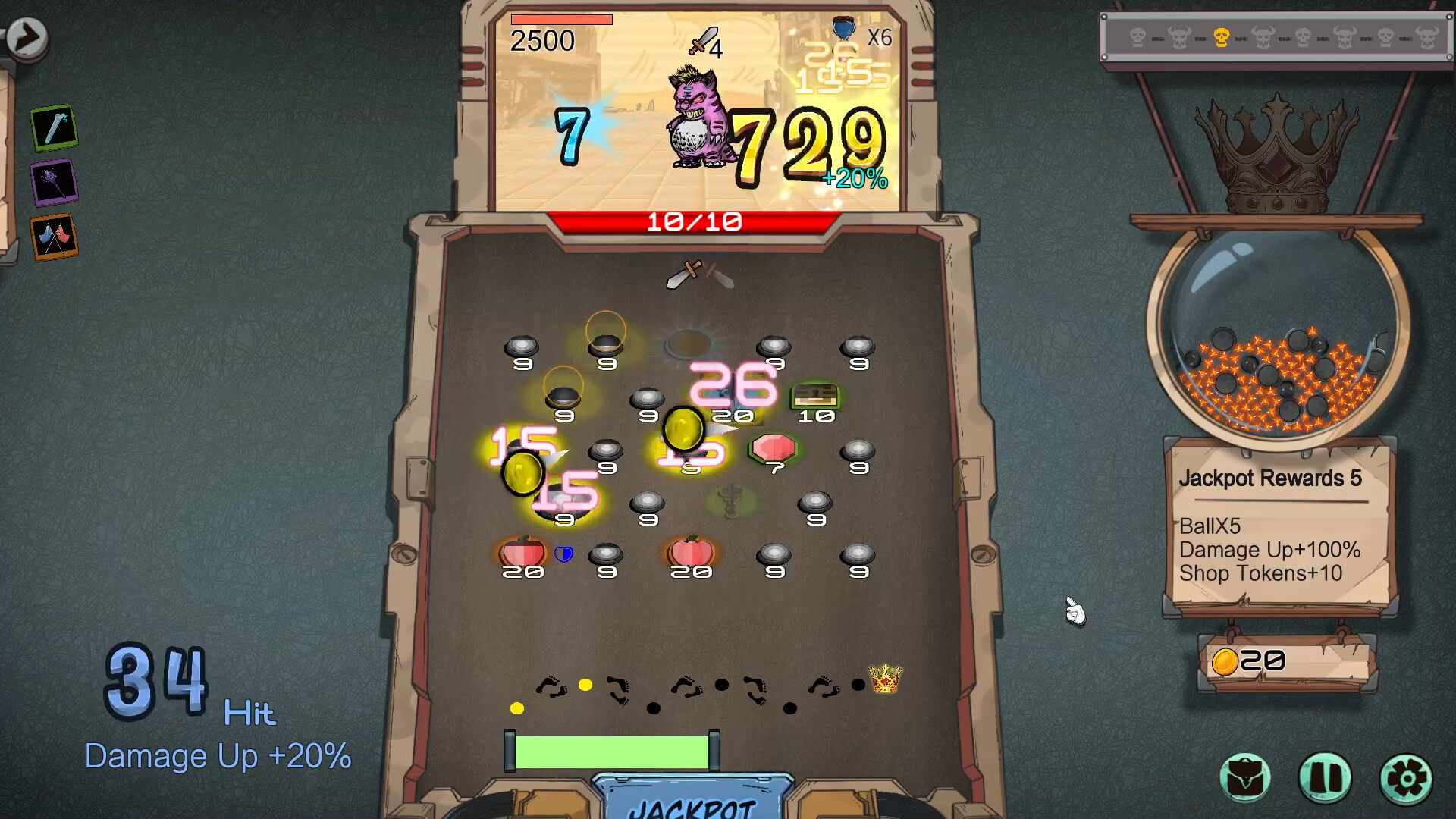The height and width of the screenshot is (819, 1456).
Task: Open the inventory bag at bottom right
Action: click(x=1246, y=777)
